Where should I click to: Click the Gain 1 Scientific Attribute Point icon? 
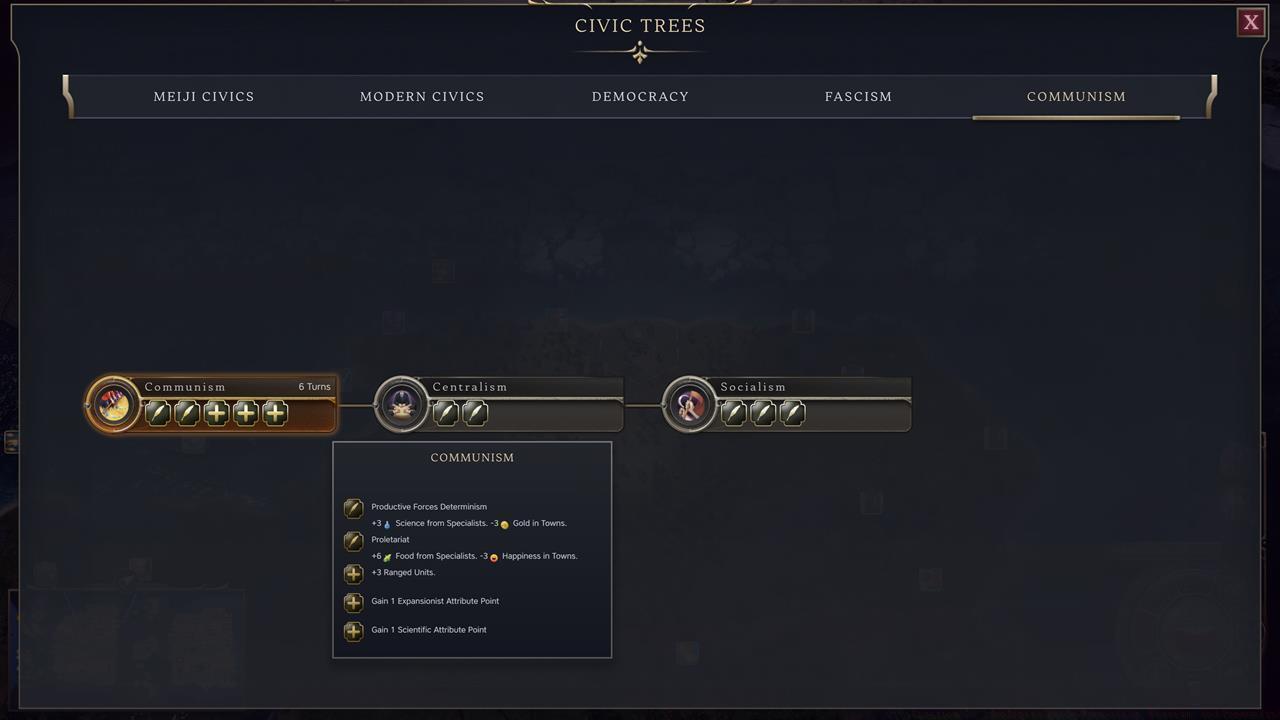pos(353,629)
